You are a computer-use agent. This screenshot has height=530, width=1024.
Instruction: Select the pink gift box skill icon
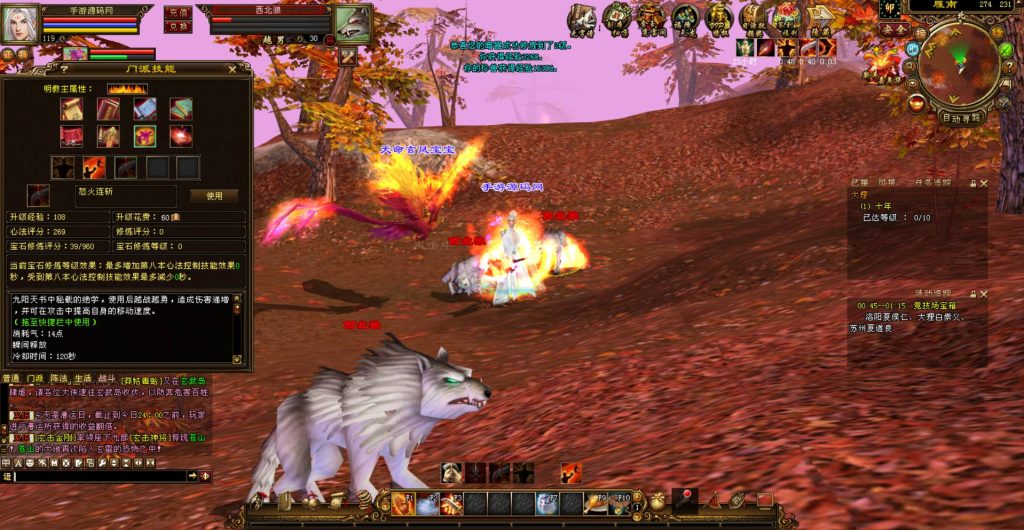tap(144, 137)
